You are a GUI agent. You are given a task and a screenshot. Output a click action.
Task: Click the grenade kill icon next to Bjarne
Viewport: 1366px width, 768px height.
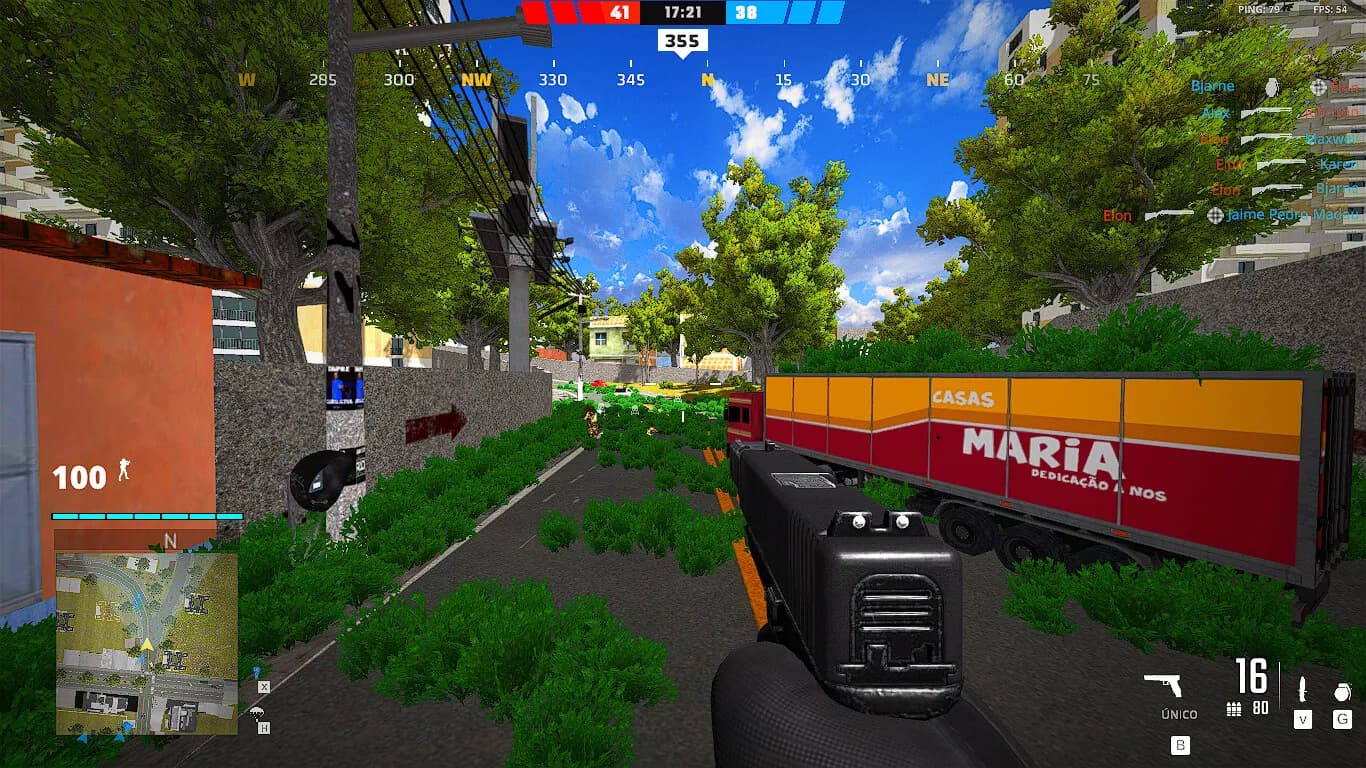pos(1274,88)
